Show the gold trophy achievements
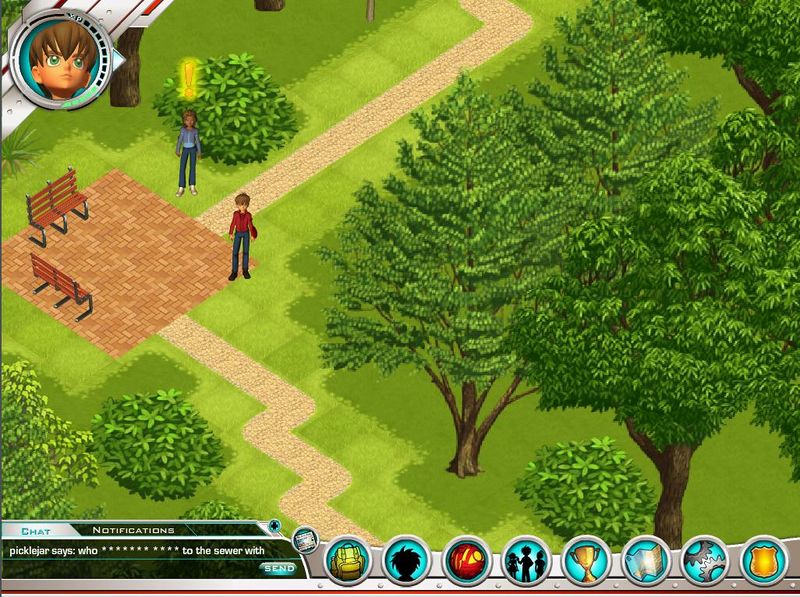The height and width of the screenshot is (597, 800). [x=586, y=562]
